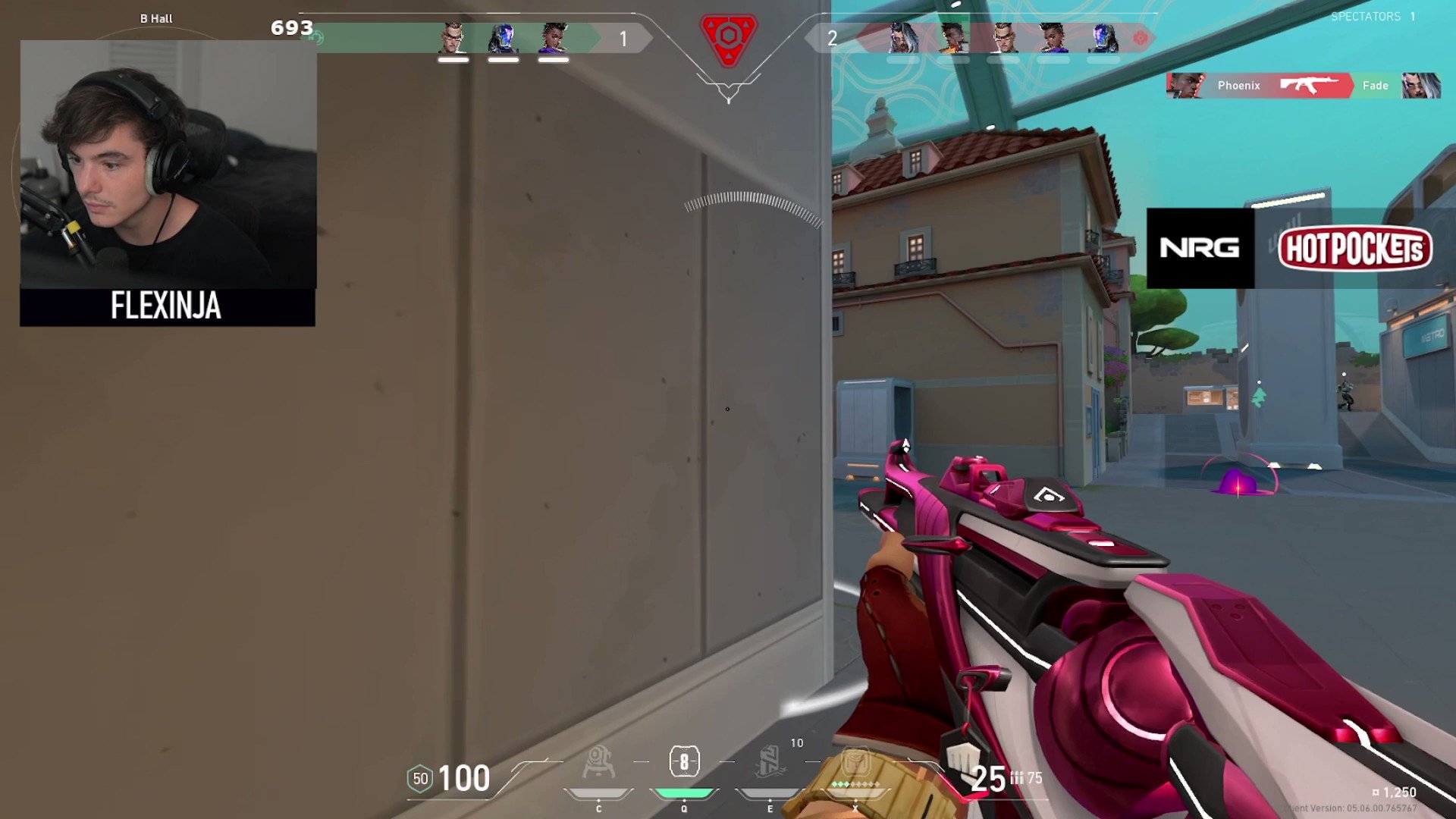The width and height of the screenshot is (1456, 819).
Task: Expand the left team score panel showing 1
Action: tap(623, 38)
